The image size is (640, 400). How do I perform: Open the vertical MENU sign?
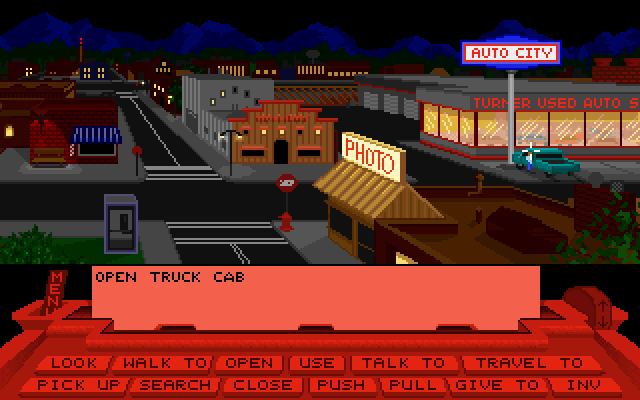coord(57,291)
